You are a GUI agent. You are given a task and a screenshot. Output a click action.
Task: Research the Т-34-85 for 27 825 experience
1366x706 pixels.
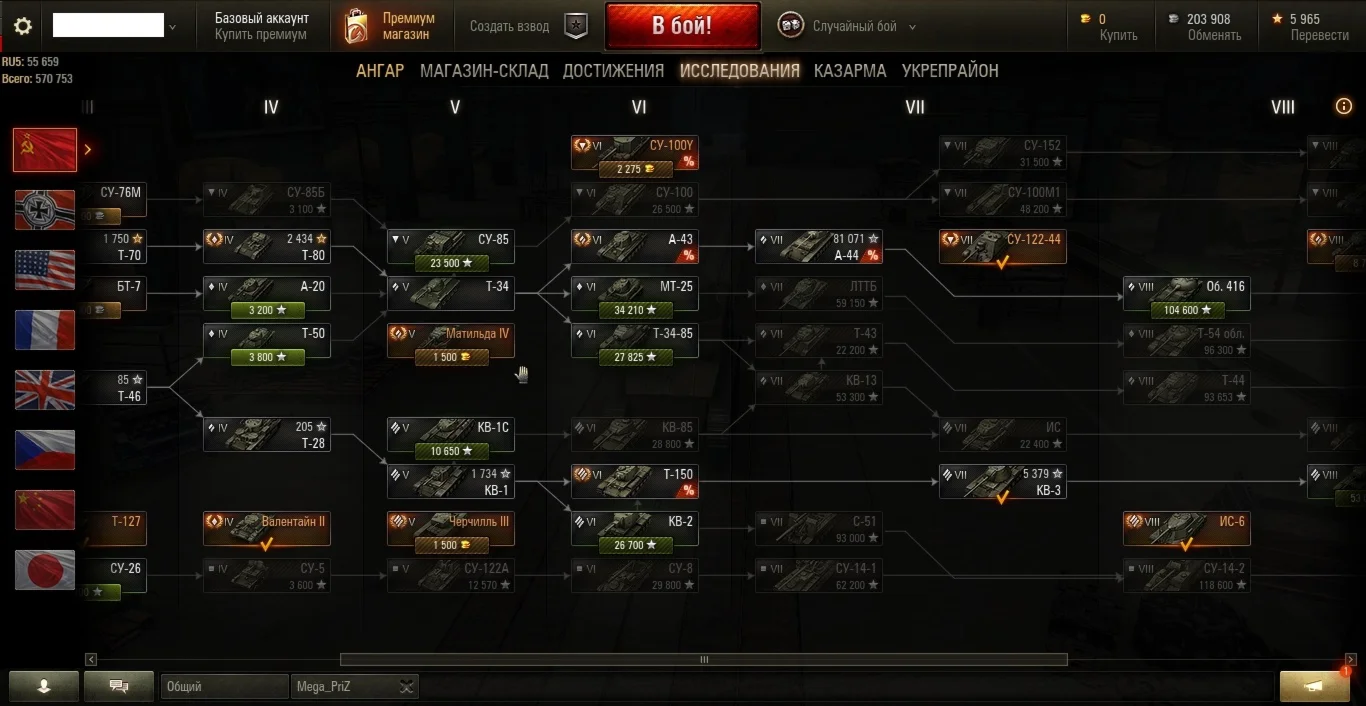coord(635,357)
